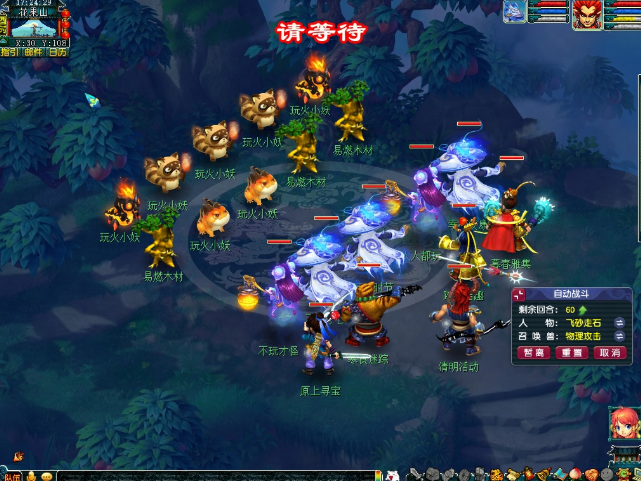This screenshot has width=641, height=481.
Task: Click the 重置 reset button
Action: point(572,353)
